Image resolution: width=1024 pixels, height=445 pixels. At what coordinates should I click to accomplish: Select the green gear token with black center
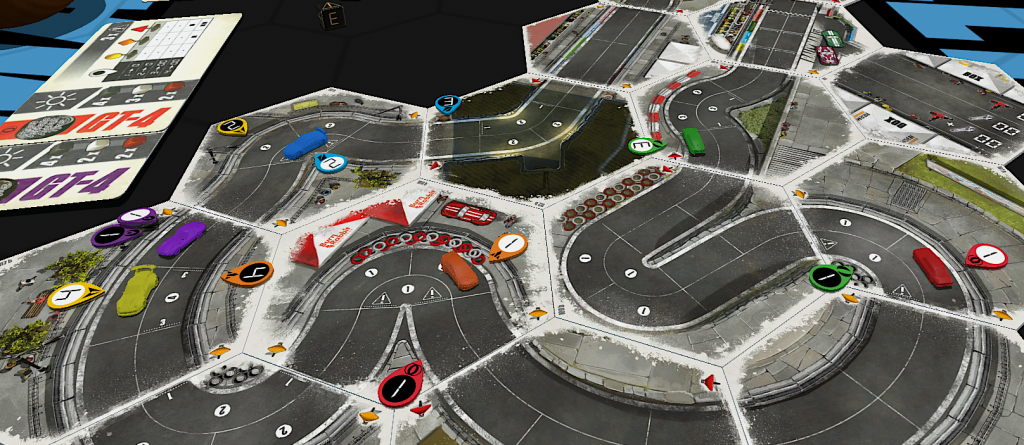828,275
